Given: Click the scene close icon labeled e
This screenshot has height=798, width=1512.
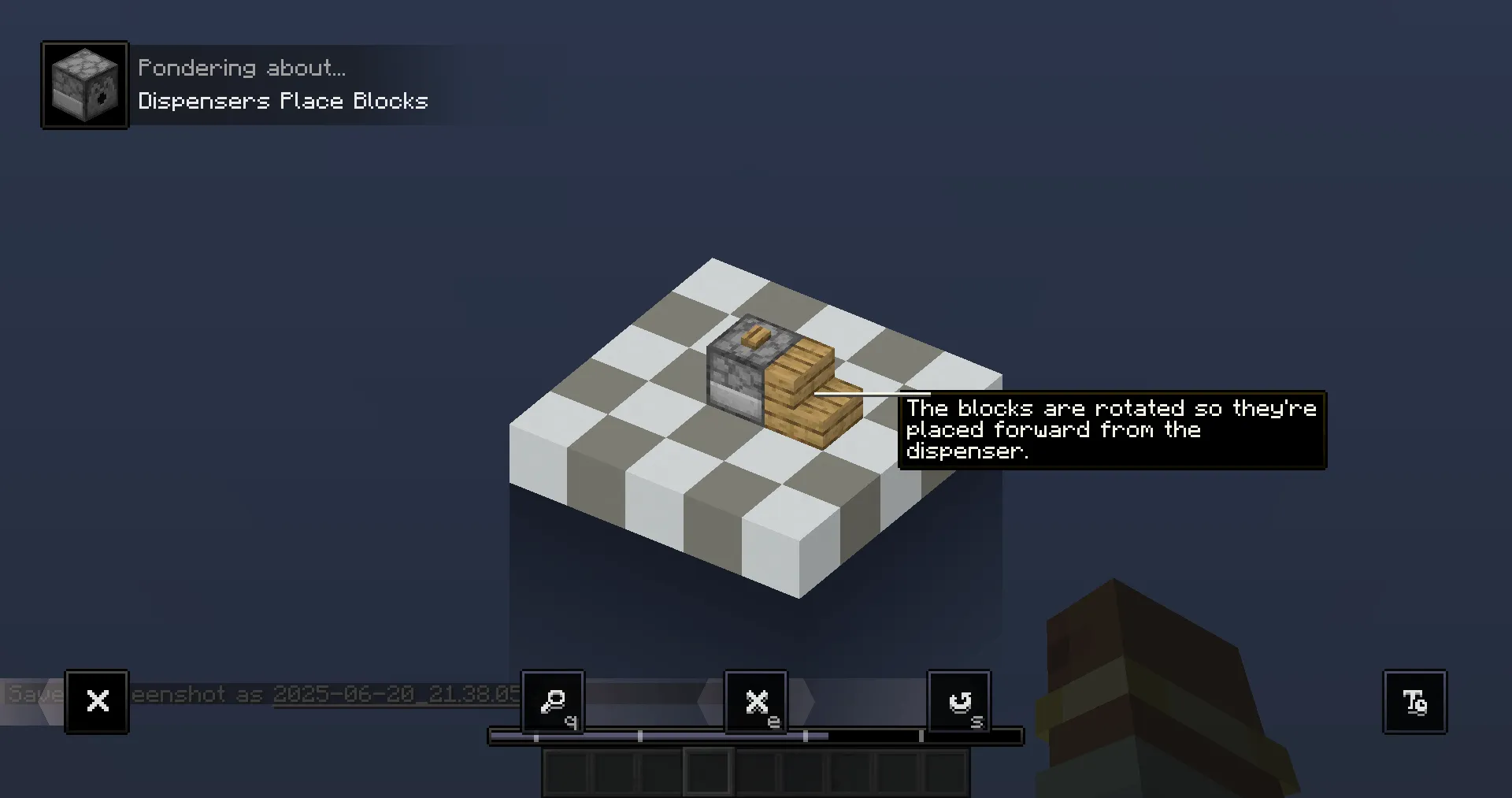Looking at the screenshot, I should click(x=755, y=702).
